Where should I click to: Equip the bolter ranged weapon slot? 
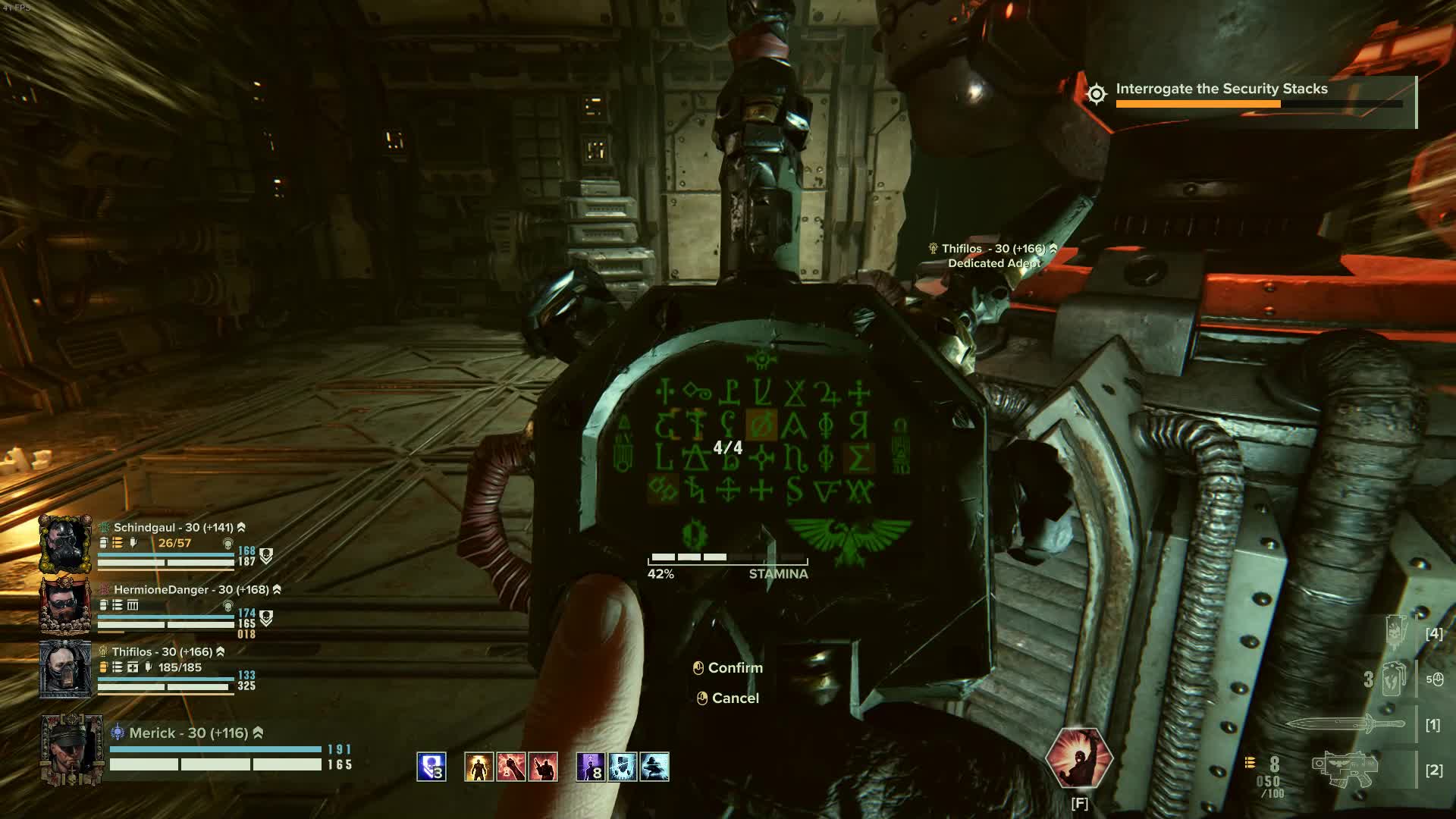pyautogui.click(x=1346, y=770)
